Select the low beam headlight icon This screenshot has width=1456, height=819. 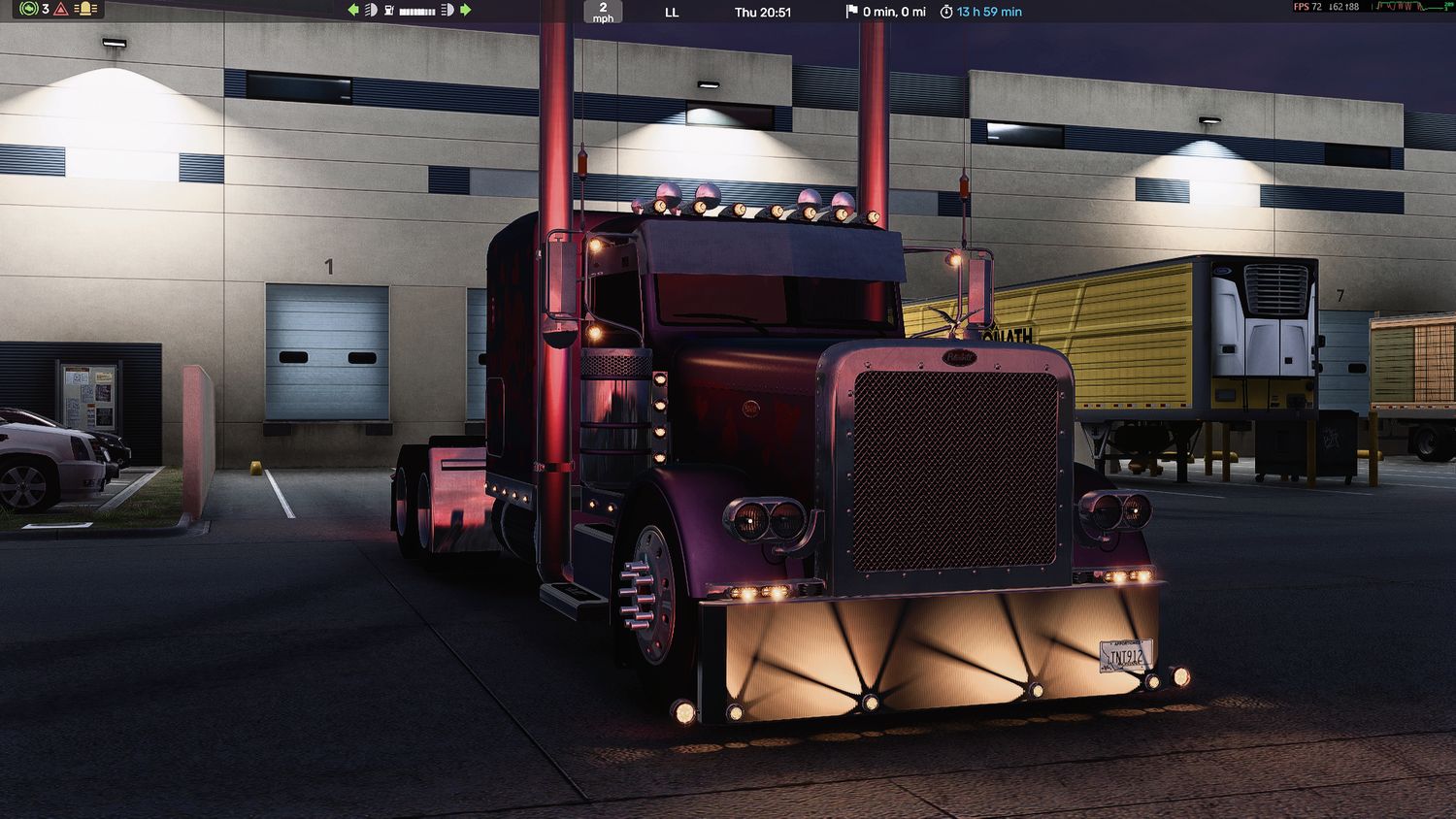pyautogui.click(x=371, y=9)
